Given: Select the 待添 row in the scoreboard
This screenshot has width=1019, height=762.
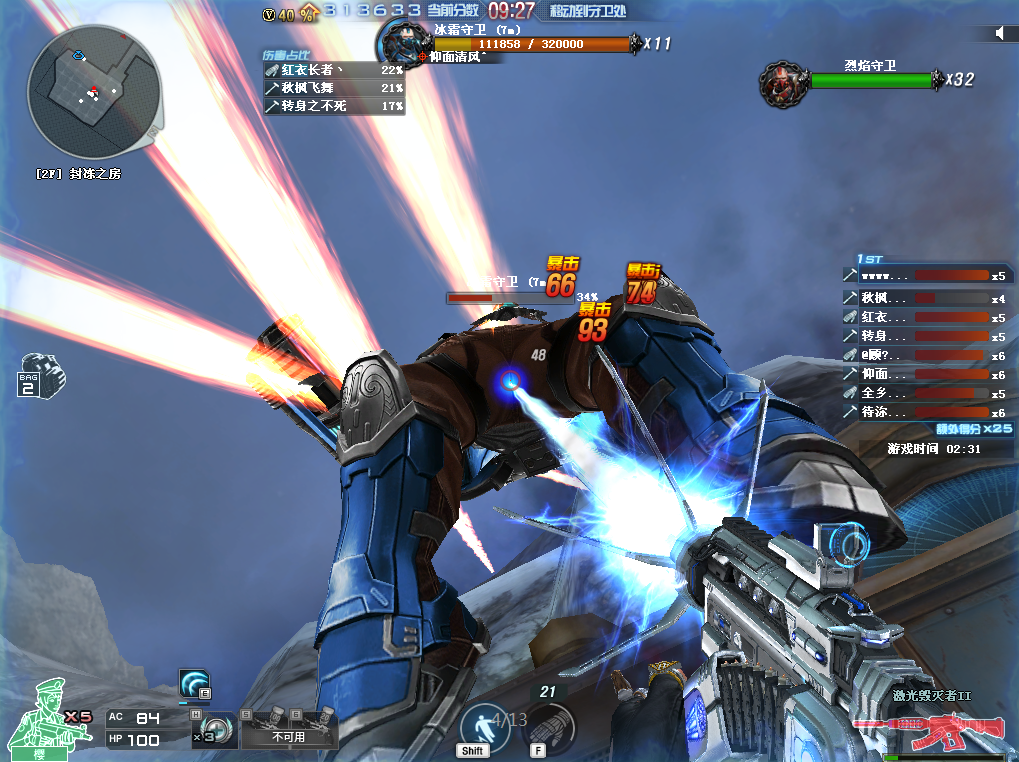Looking at the screenshot, I should point(924,412).
